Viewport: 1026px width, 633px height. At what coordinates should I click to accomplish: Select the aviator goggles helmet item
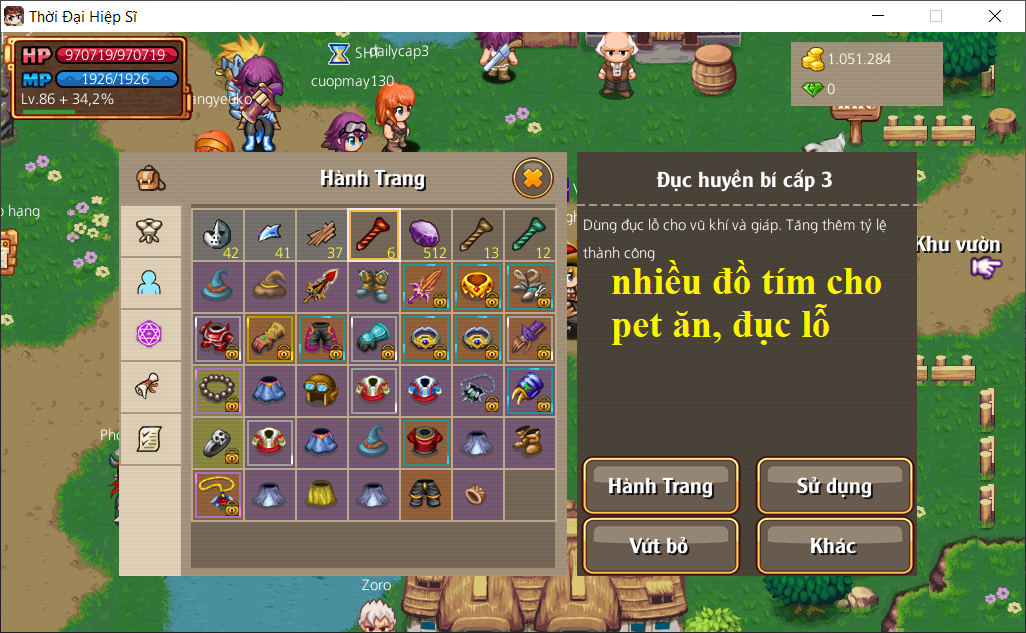tap(322, 391)
